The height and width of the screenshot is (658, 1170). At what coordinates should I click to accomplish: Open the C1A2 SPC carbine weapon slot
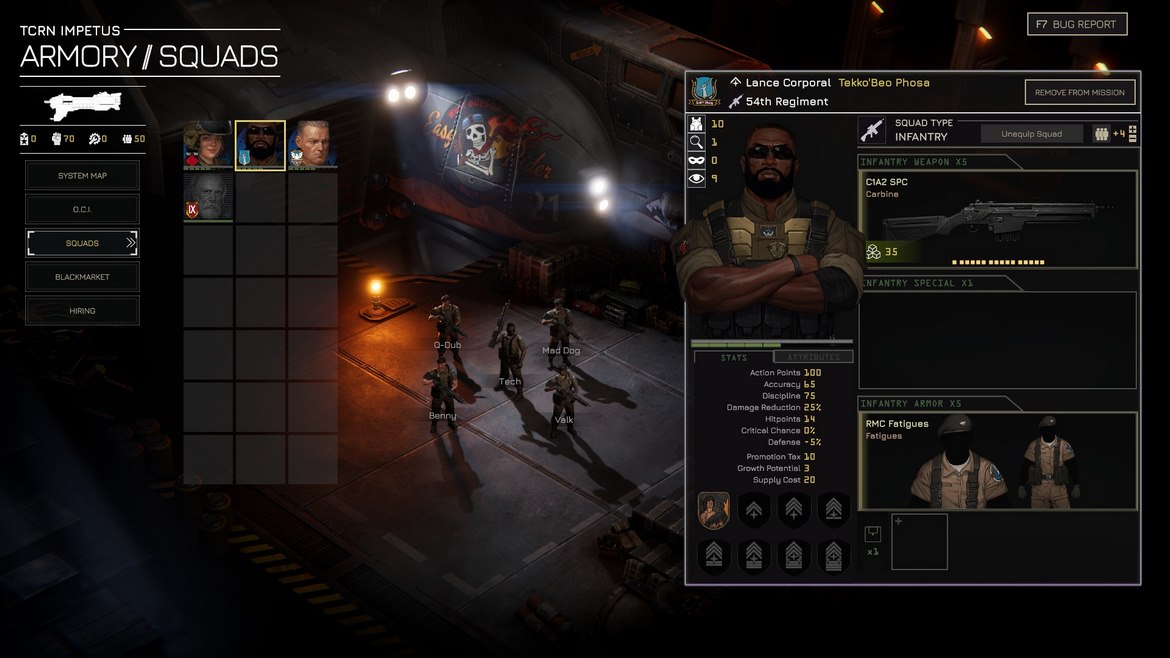[997, 219]
